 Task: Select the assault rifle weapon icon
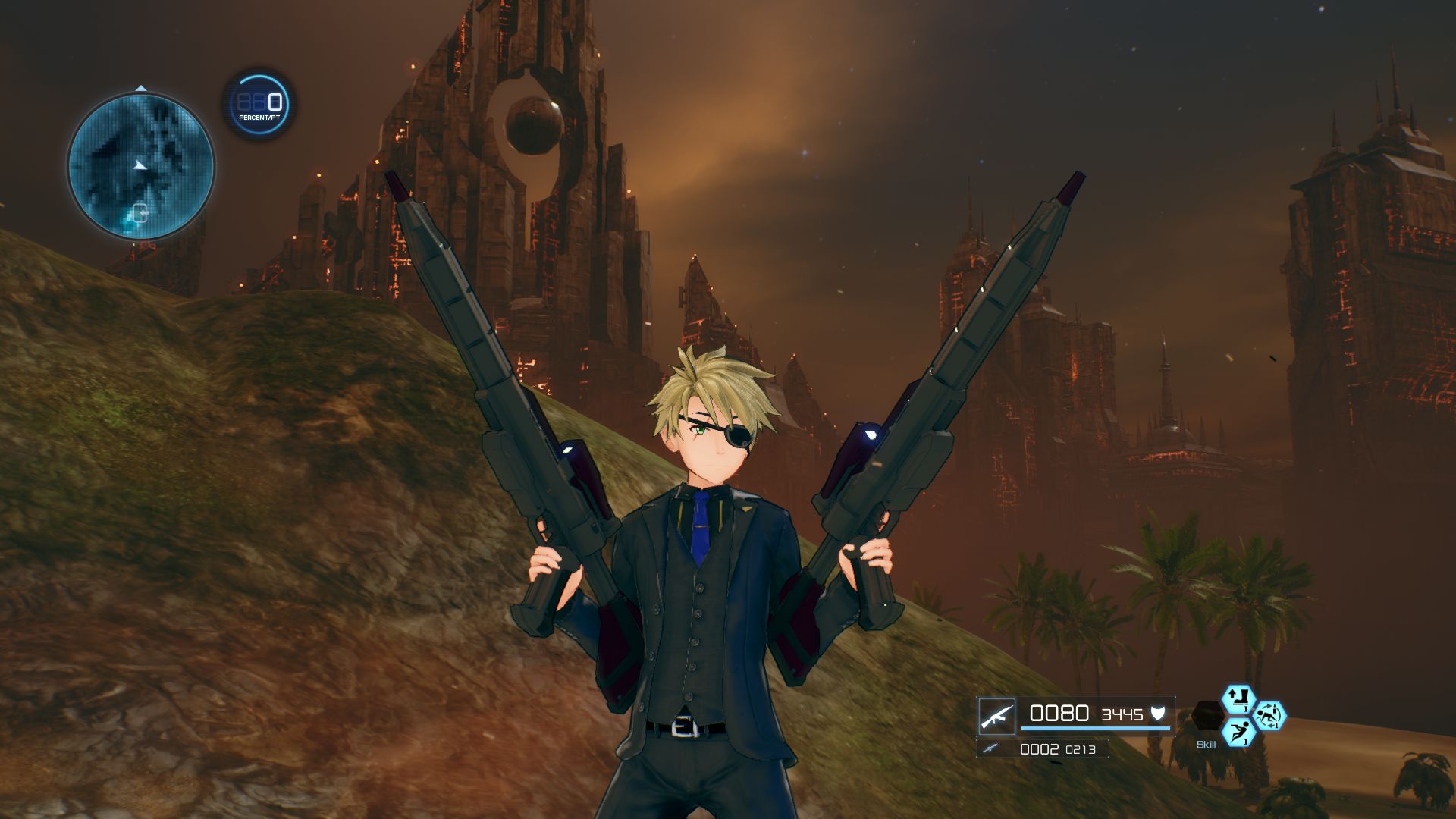tap(997, 714)
